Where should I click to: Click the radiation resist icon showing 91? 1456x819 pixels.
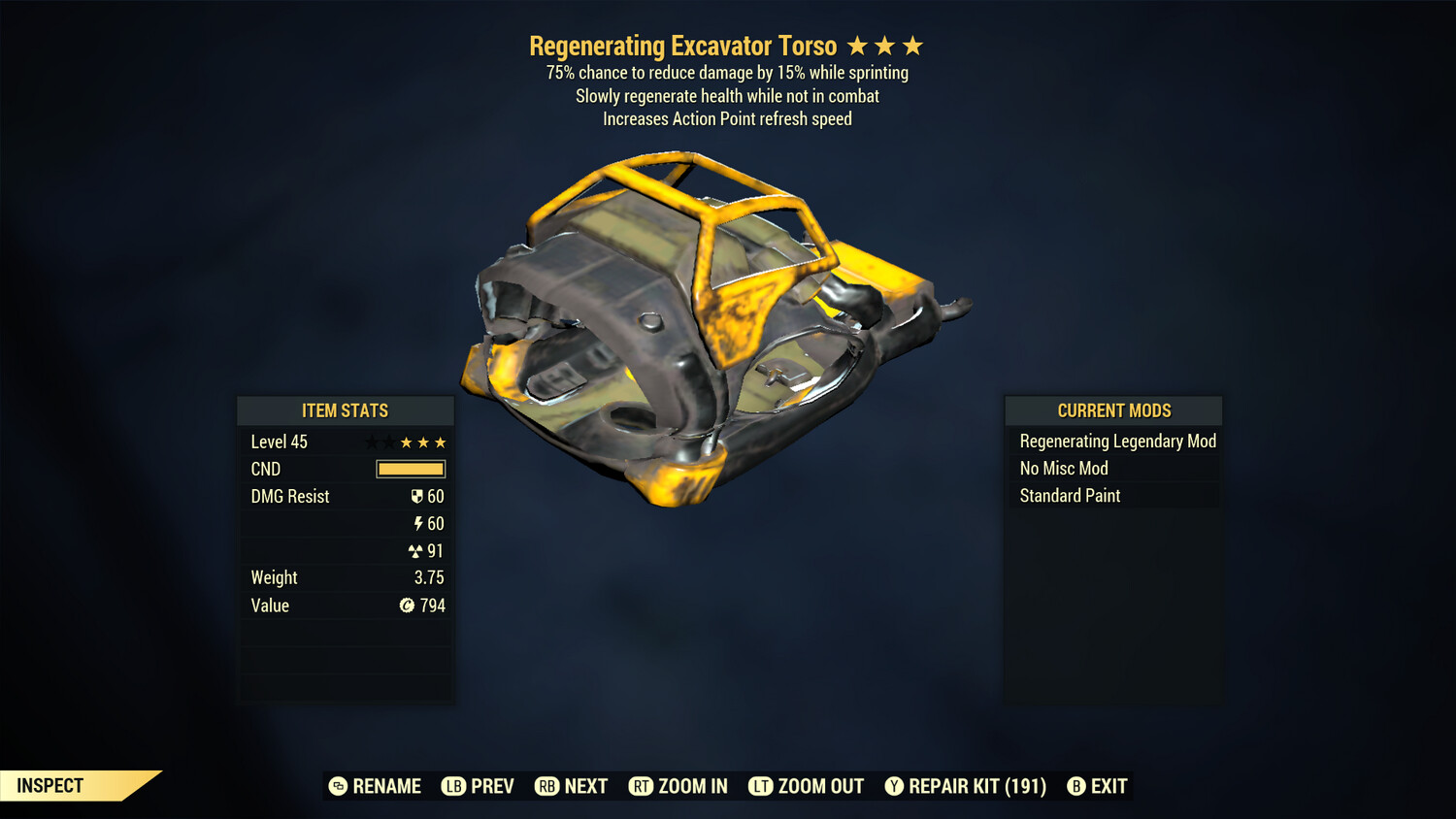[x=417, y=550]
